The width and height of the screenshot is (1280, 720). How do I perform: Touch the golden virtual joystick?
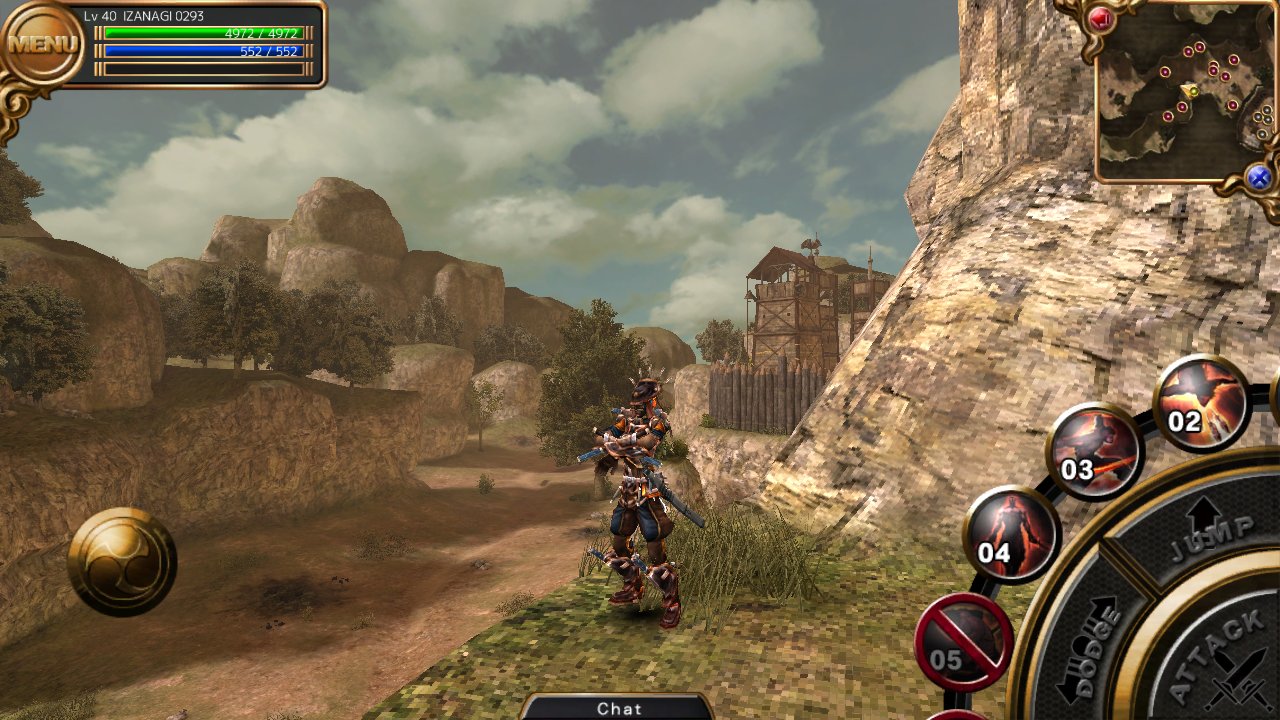click(122, 561)
